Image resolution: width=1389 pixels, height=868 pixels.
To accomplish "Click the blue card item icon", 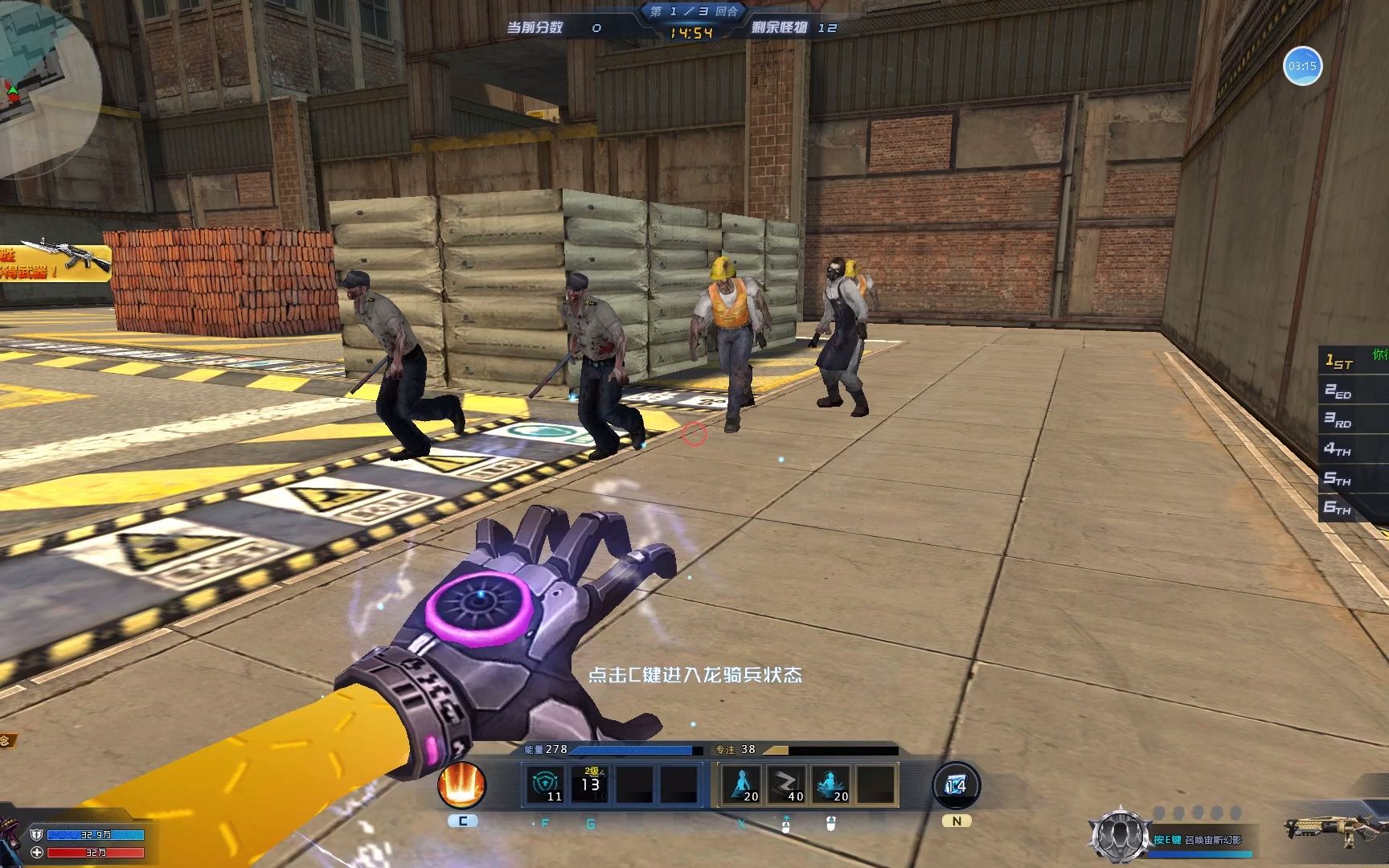I will pyautogui.click(x=956, y=785).
